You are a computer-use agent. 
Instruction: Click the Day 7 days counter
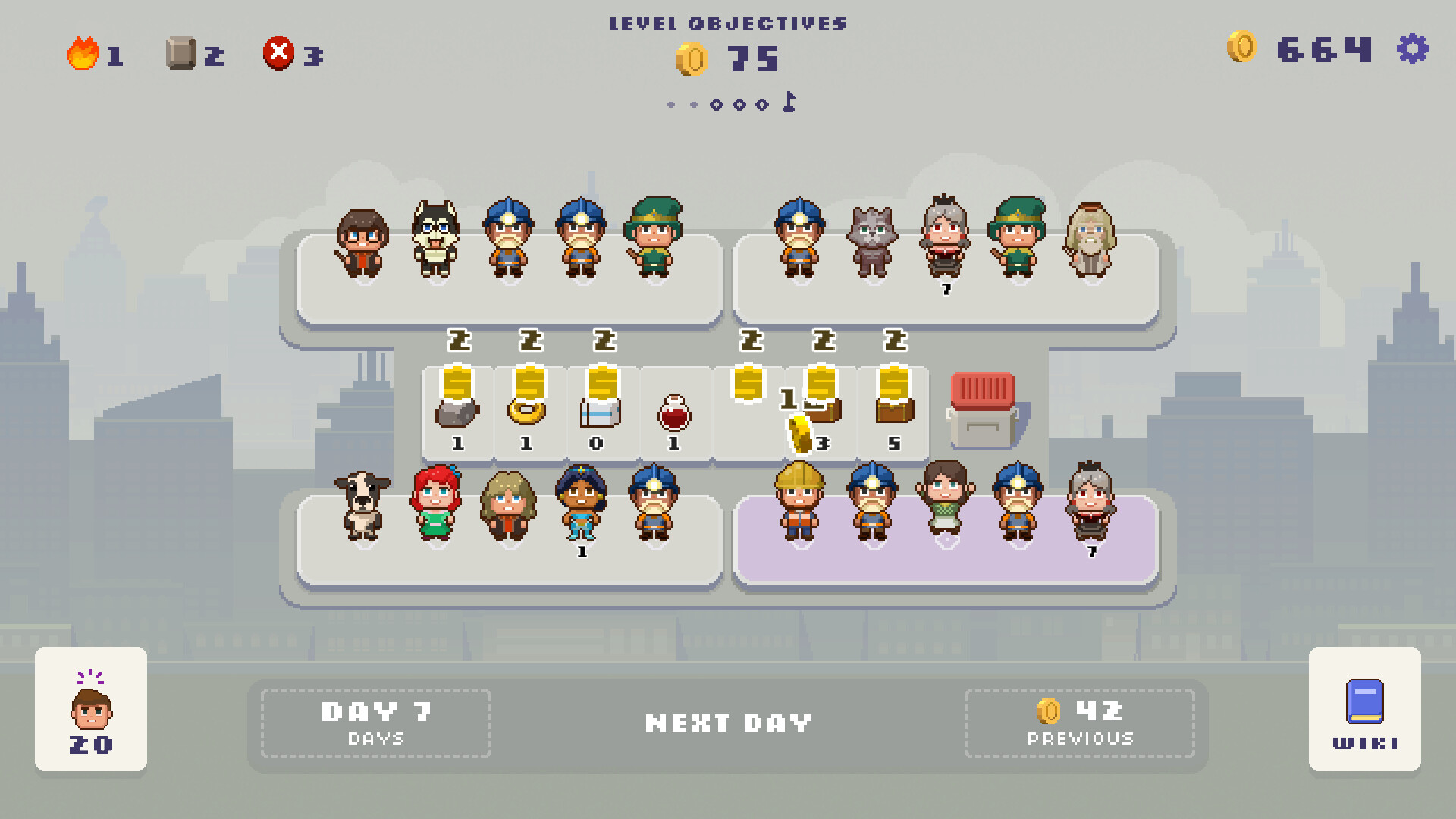point(375,721)
